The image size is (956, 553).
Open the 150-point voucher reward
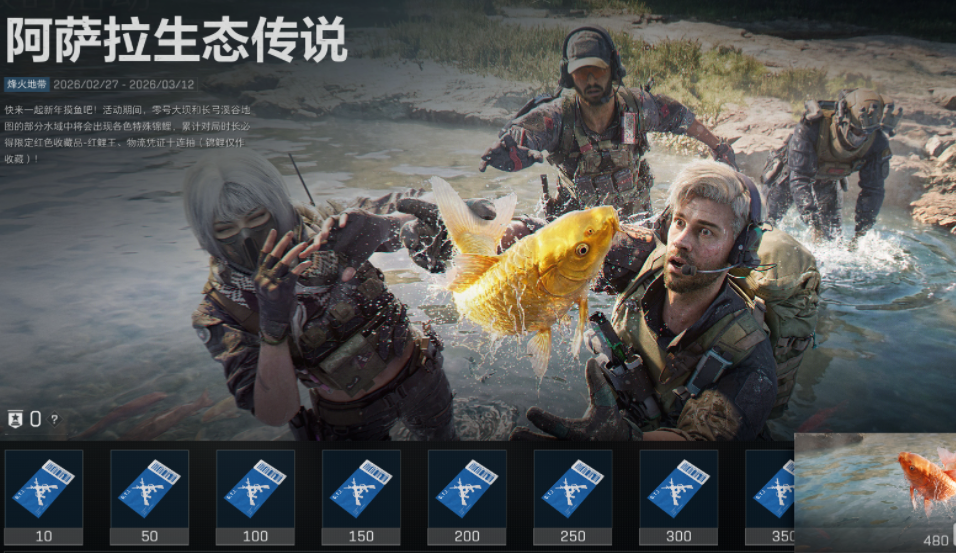pyautogui.click(x=361, y=490)
